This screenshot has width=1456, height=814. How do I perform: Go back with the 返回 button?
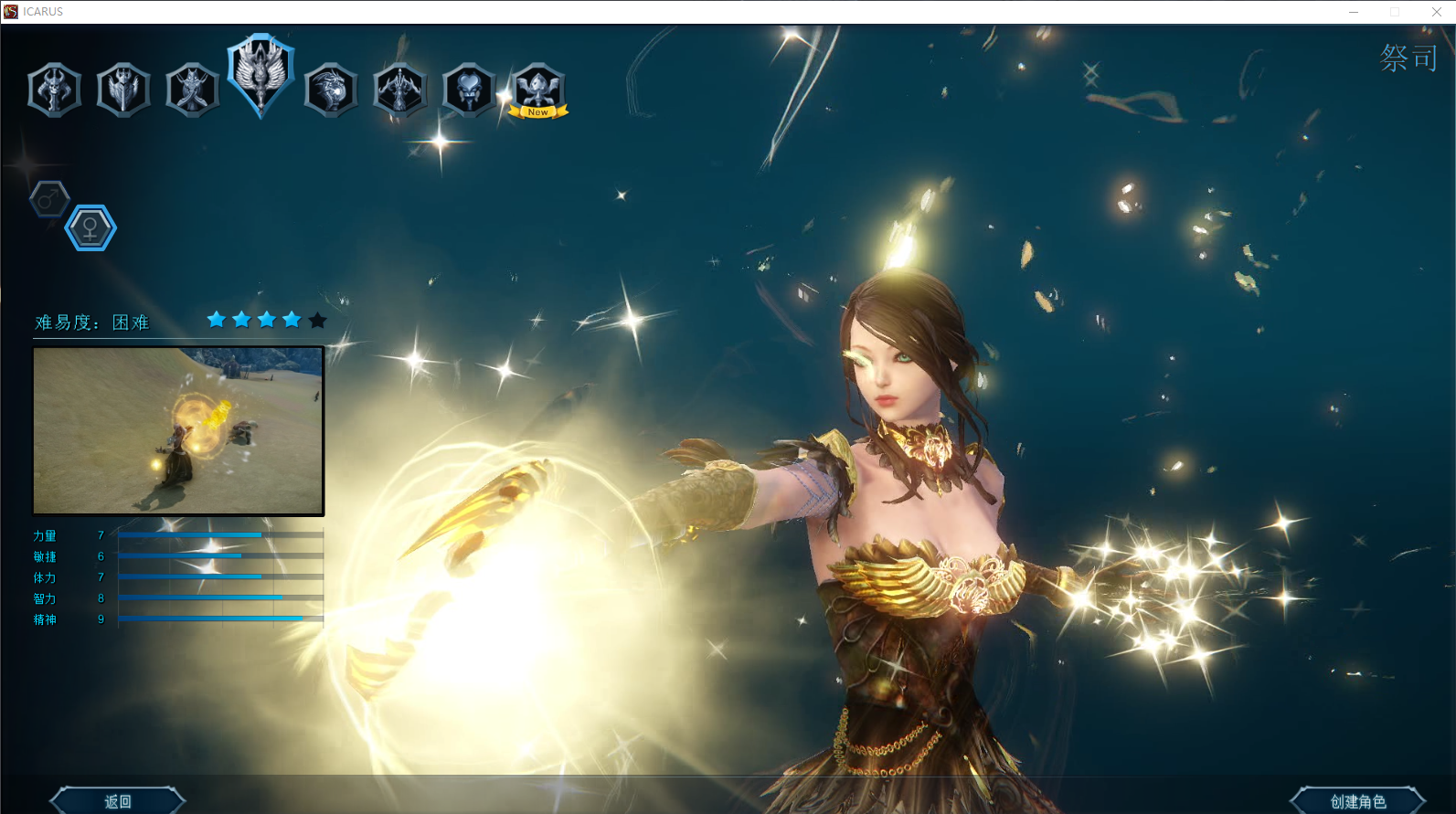tap(118, 801)
